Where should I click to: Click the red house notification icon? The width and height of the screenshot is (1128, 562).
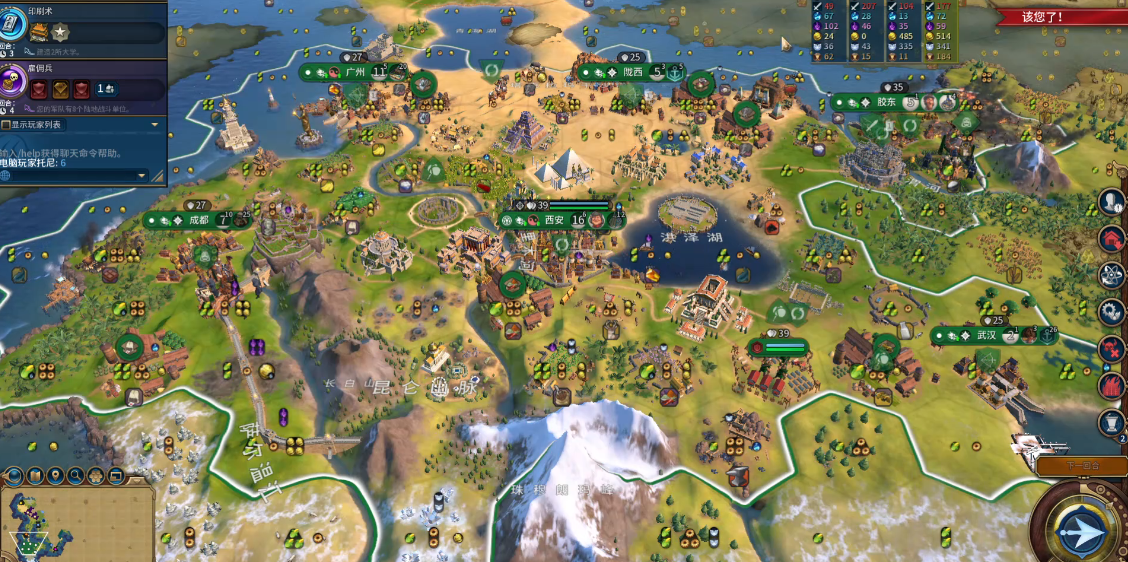click(x=1112, y=238)
